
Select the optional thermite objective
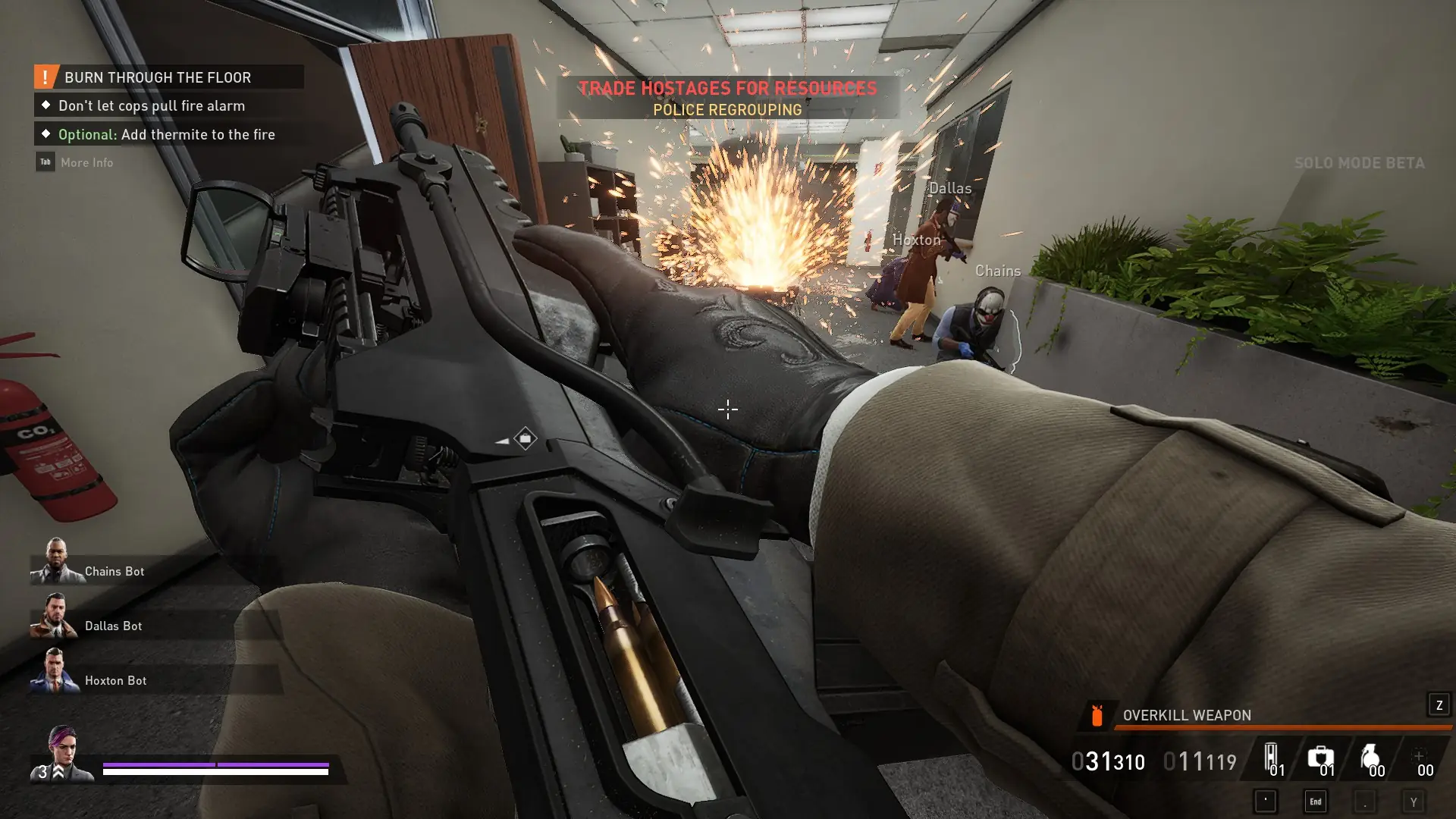pos(166,135)
